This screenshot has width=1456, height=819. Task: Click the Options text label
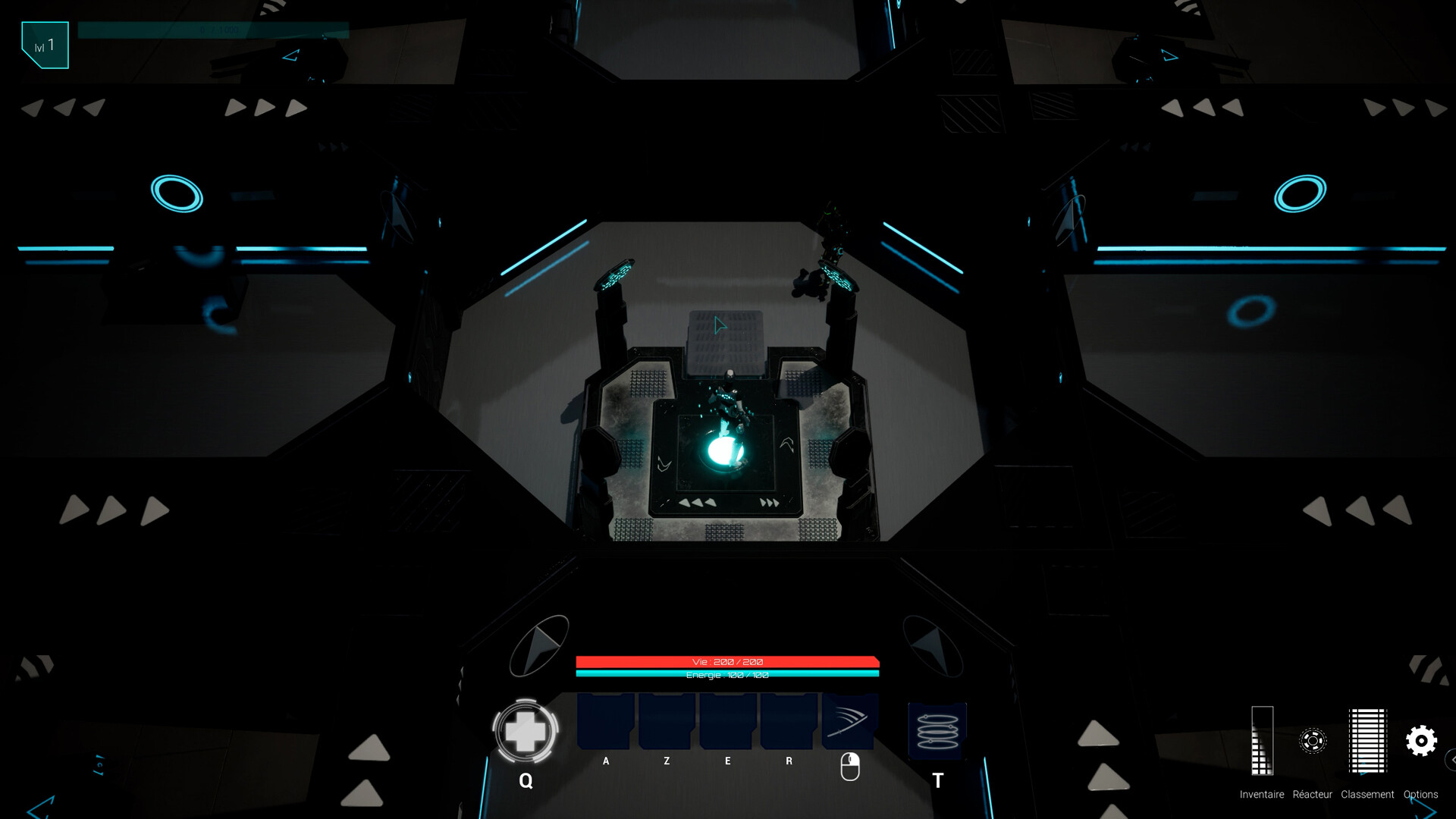(x=1422, y=795)
